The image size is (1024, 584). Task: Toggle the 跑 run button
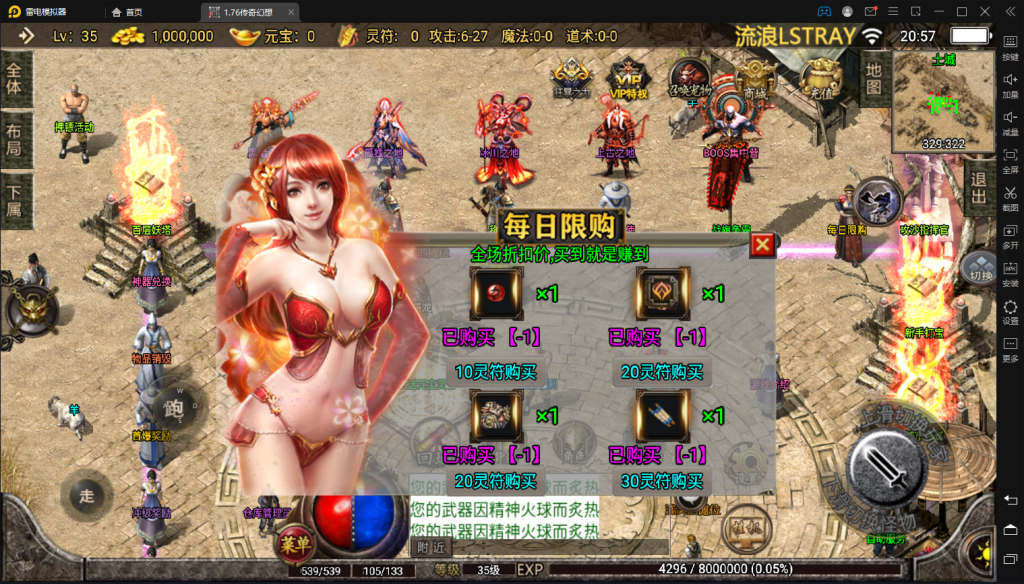pyautogui.click(x=173, y=409)
